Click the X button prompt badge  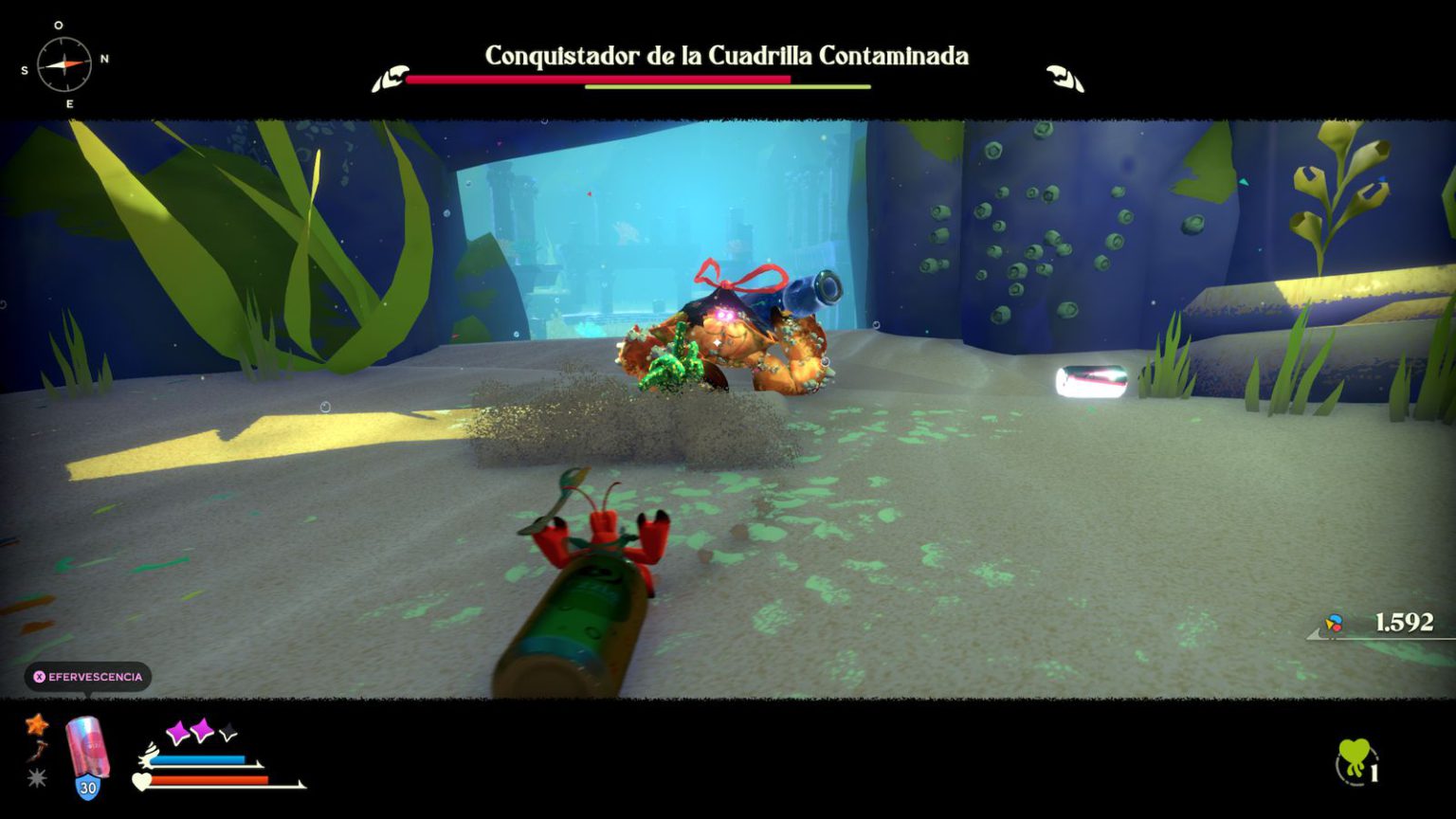click(38, 677)
